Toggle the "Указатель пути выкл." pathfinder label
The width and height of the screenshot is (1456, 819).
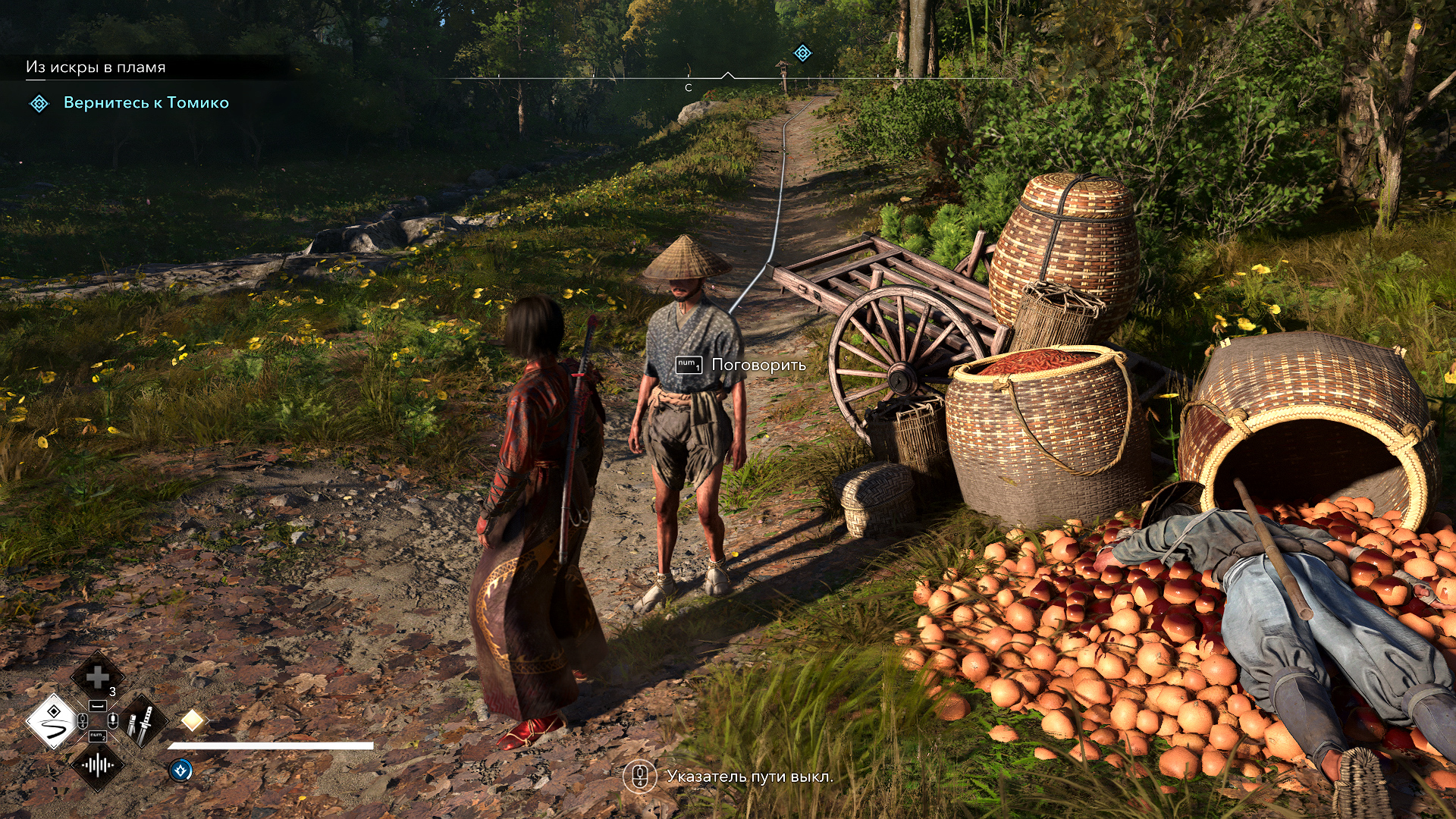[x=749, y=777]
